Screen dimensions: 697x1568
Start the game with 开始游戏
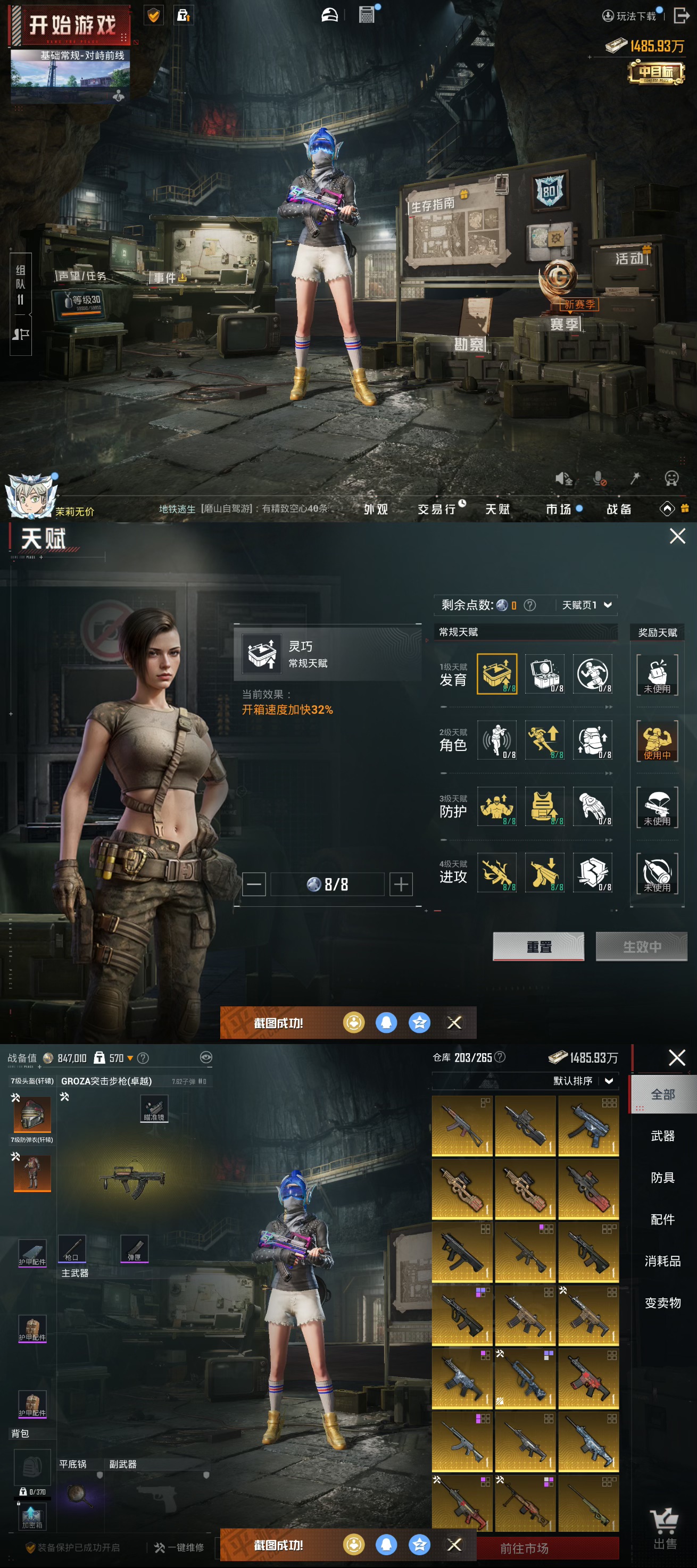[71, 26]
